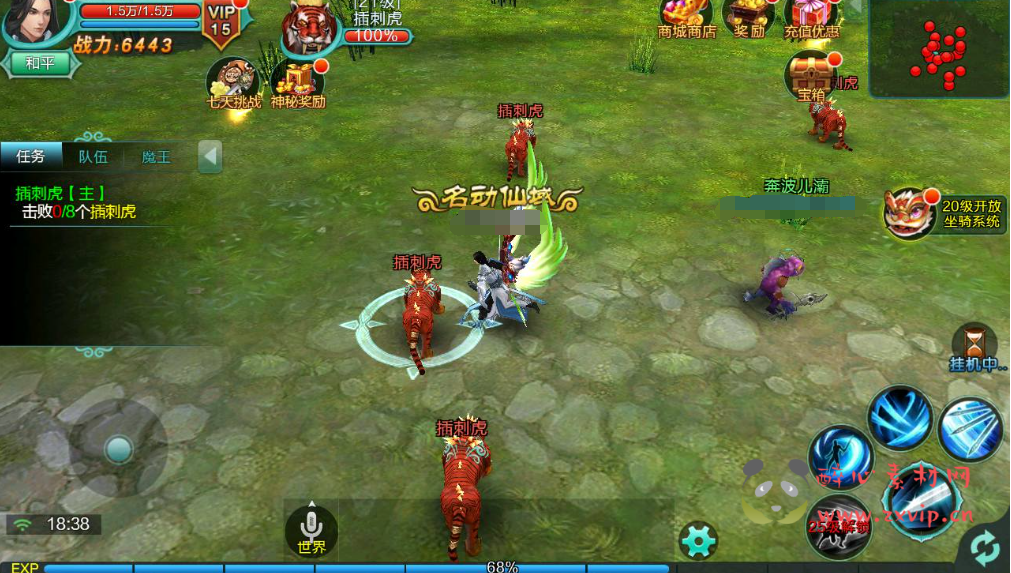
Task: Toggle the 和平 peace mode button
Action: tap(40, 63)
